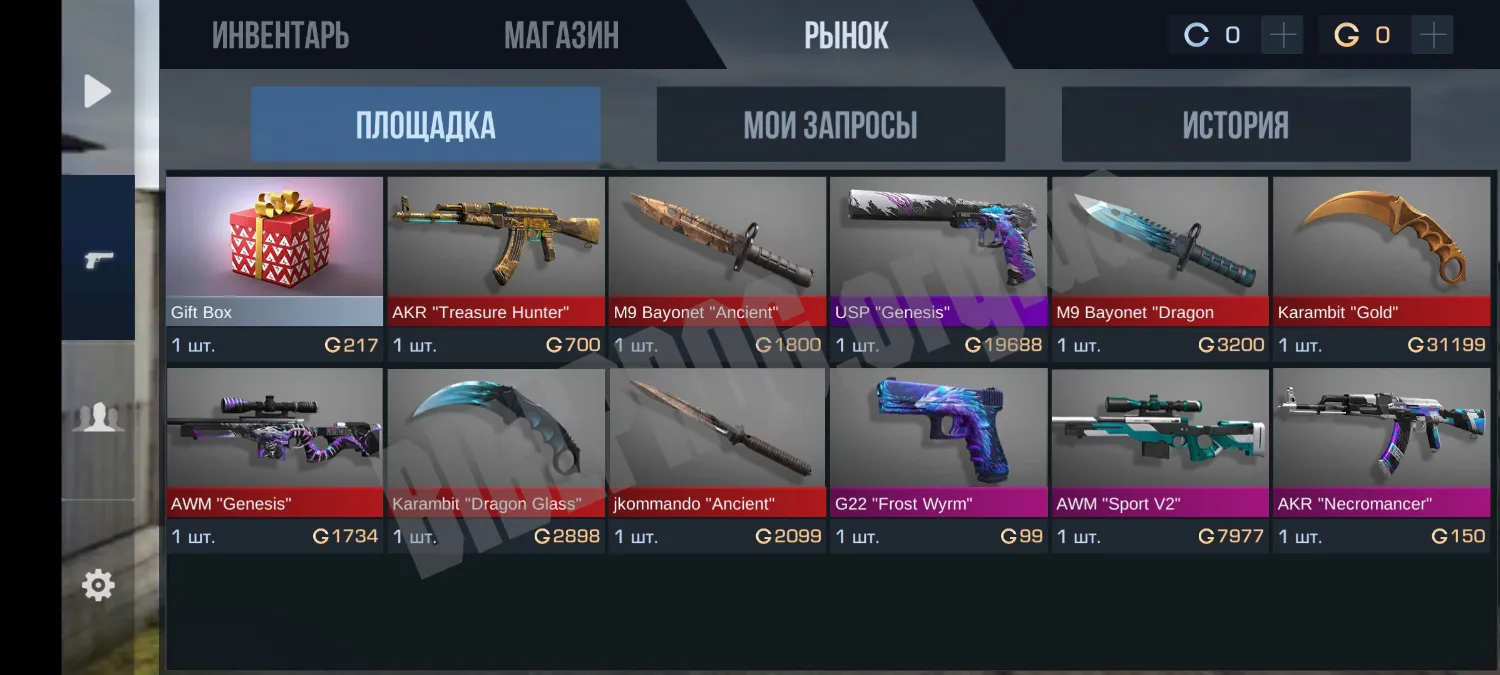Open the Магазин tab
This screenshot has width=1500, height=675.
(561, 36)
